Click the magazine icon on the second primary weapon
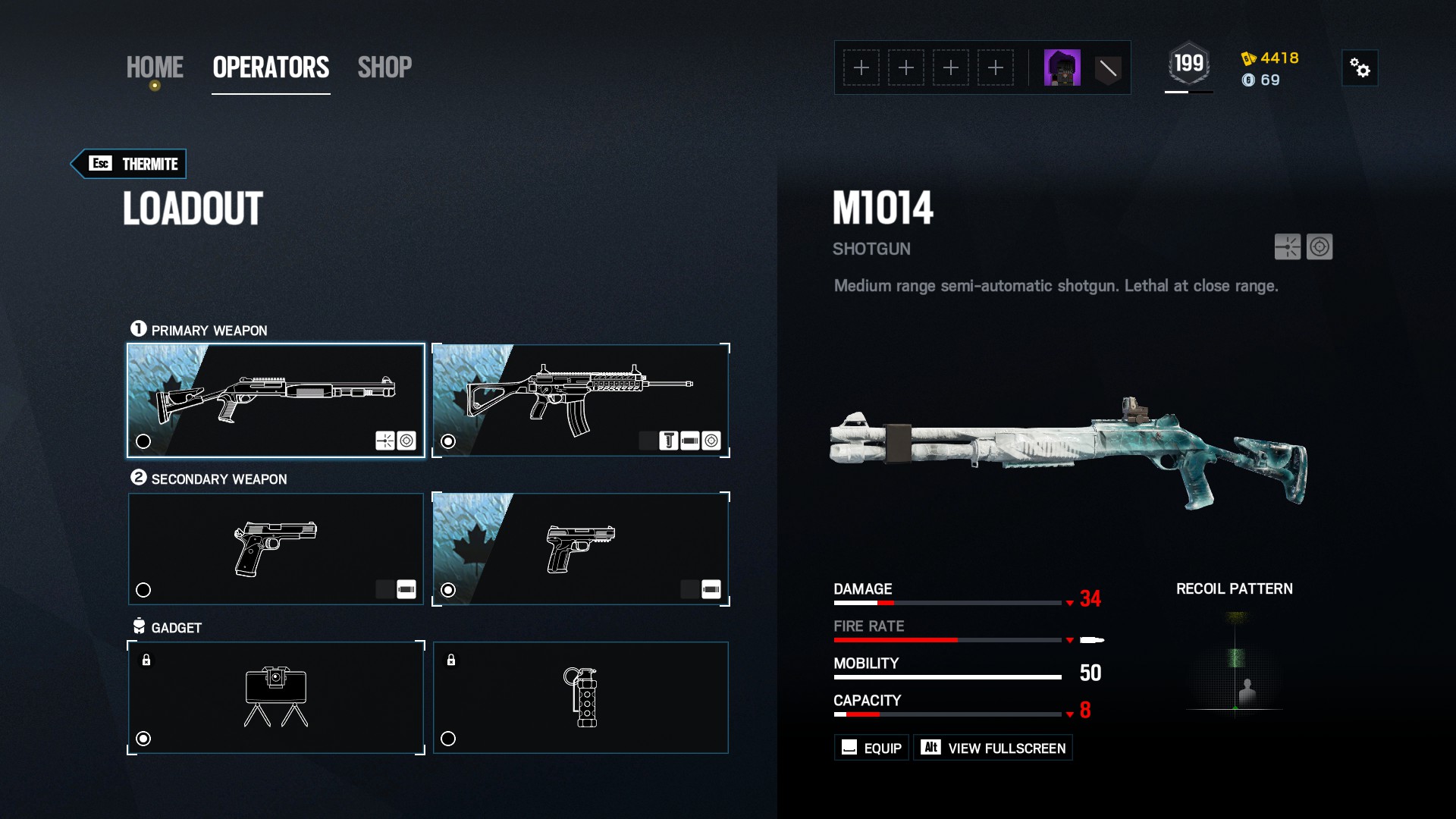1456x819 pixels. click(690, 441)
